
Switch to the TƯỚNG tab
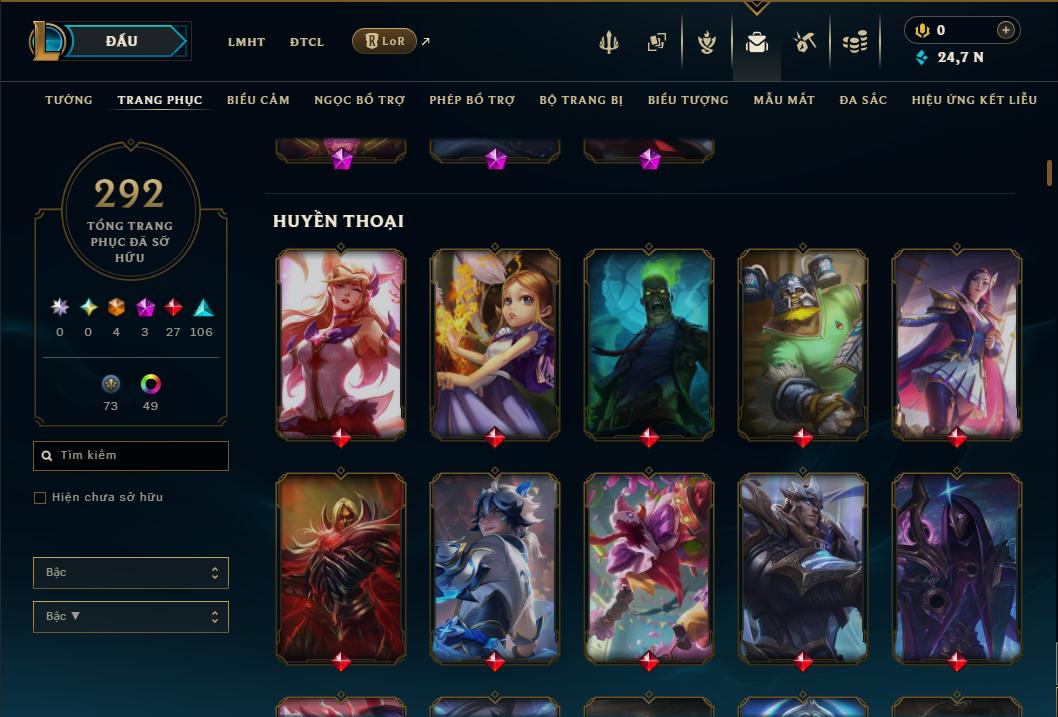pyautogui.click(x=69, y=100)
